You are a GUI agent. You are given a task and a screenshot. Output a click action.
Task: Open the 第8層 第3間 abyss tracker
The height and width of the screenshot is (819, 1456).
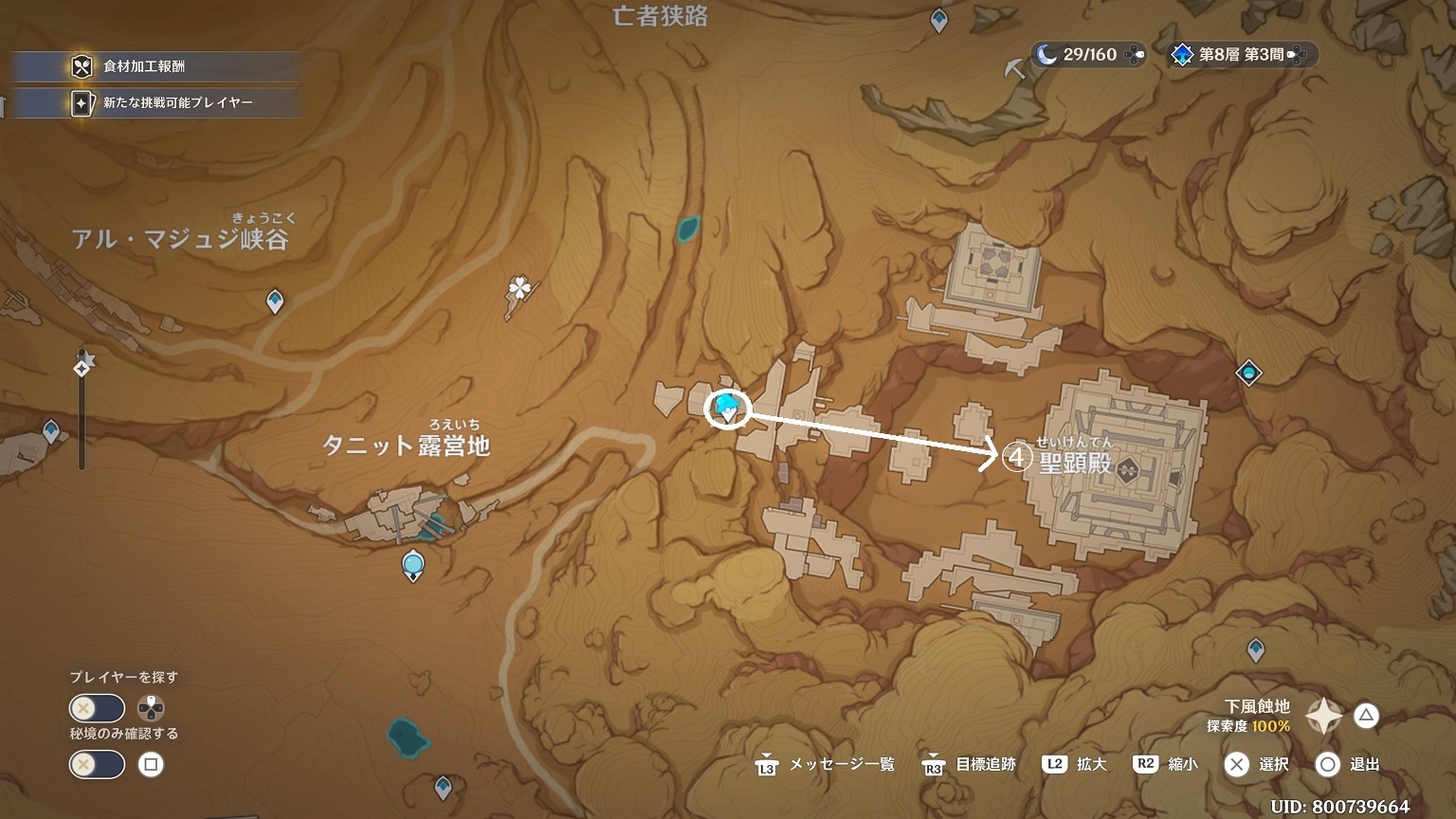(x=1241, y=55)
